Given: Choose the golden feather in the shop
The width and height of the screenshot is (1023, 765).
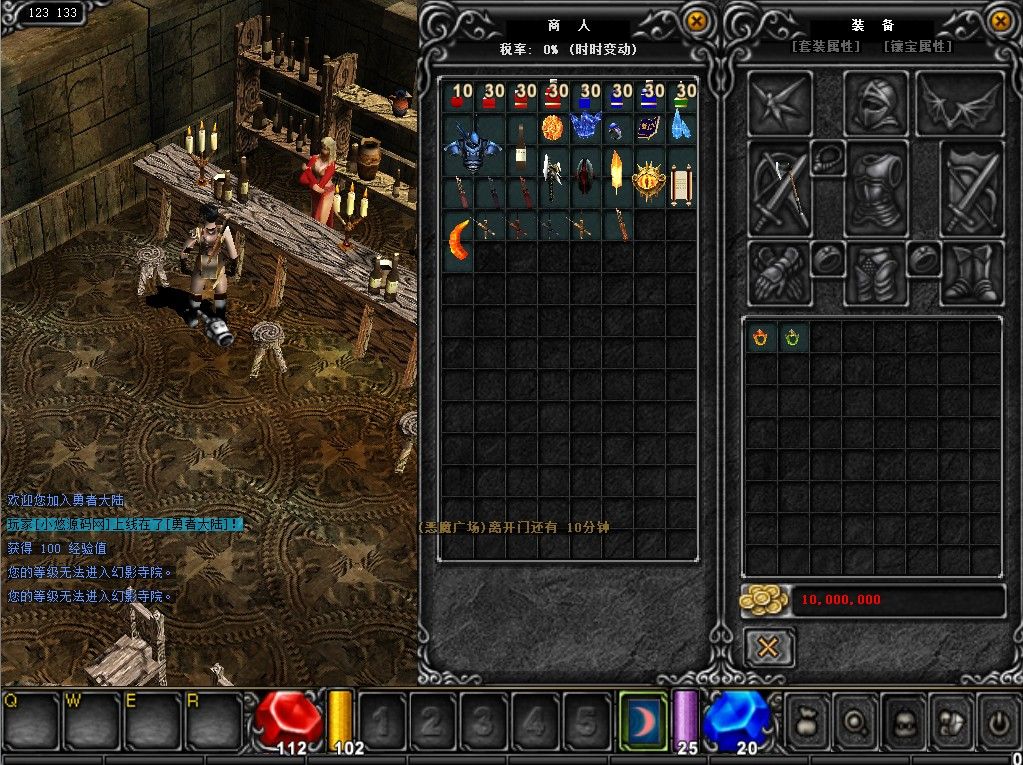Looking at the screenshot, I should pyautogui.click(x=617, y=176).
